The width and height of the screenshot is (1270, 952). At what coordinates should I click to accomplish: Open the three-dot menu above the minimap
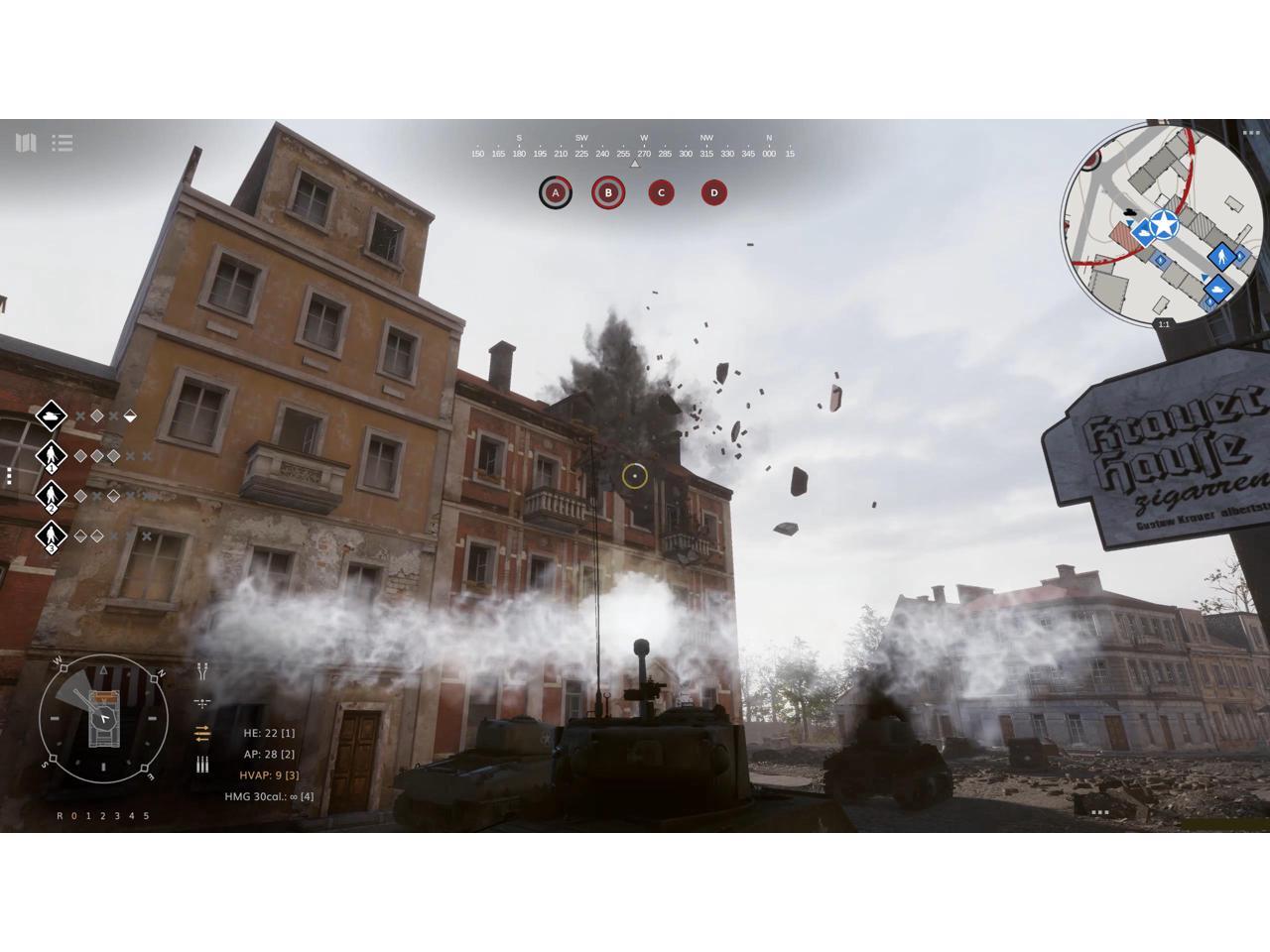tap(1250, 132)
